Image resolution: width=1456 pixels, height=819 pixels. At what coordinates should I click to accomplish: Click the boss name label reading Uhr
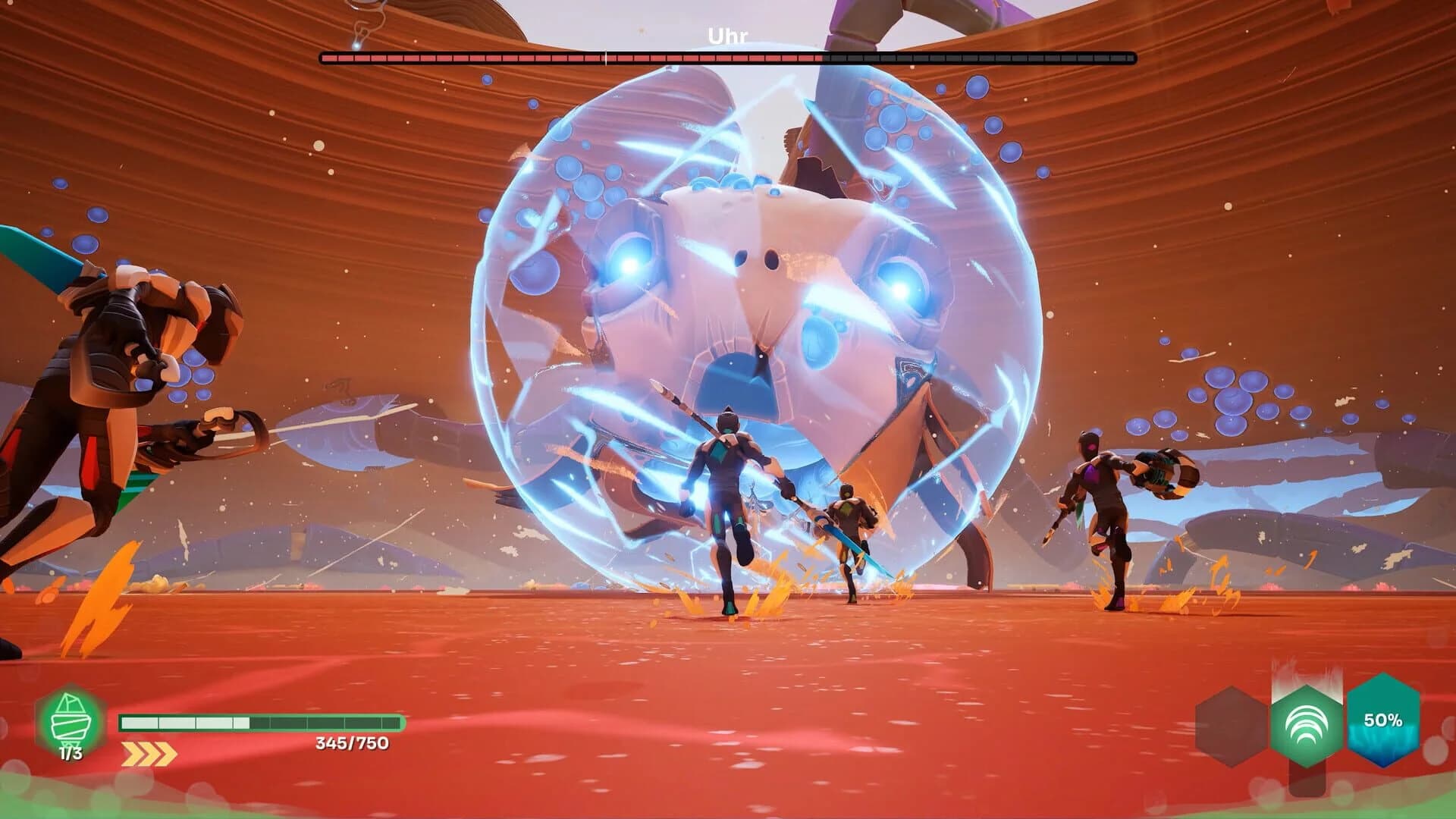[x=726, y=33]
